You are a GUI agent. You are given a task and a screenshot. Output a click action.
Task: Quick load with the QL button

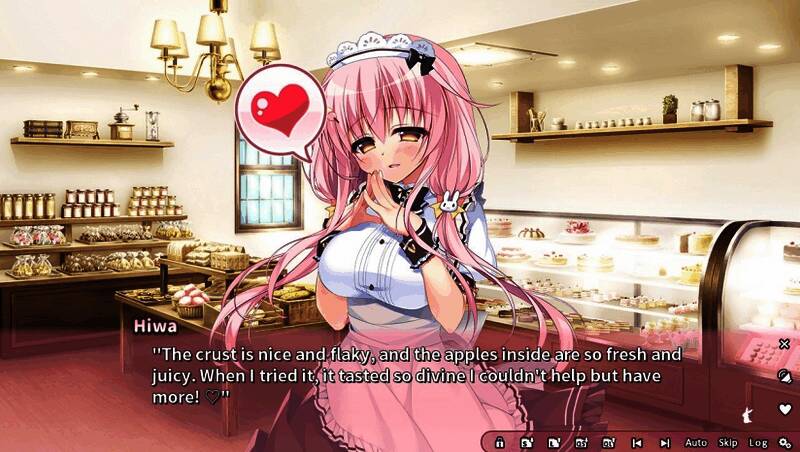[x=608, y=442]
